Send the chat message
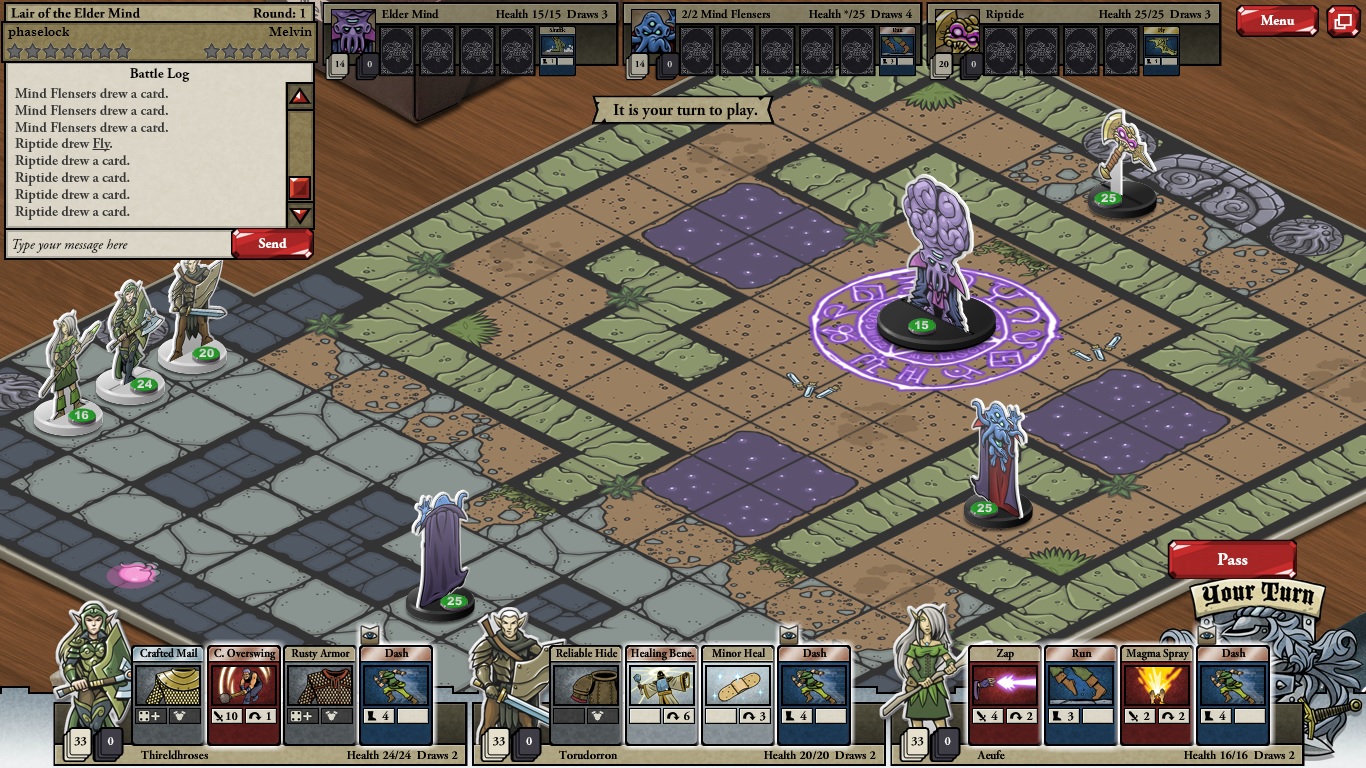The image size is (1366, 768). point(272,244)
